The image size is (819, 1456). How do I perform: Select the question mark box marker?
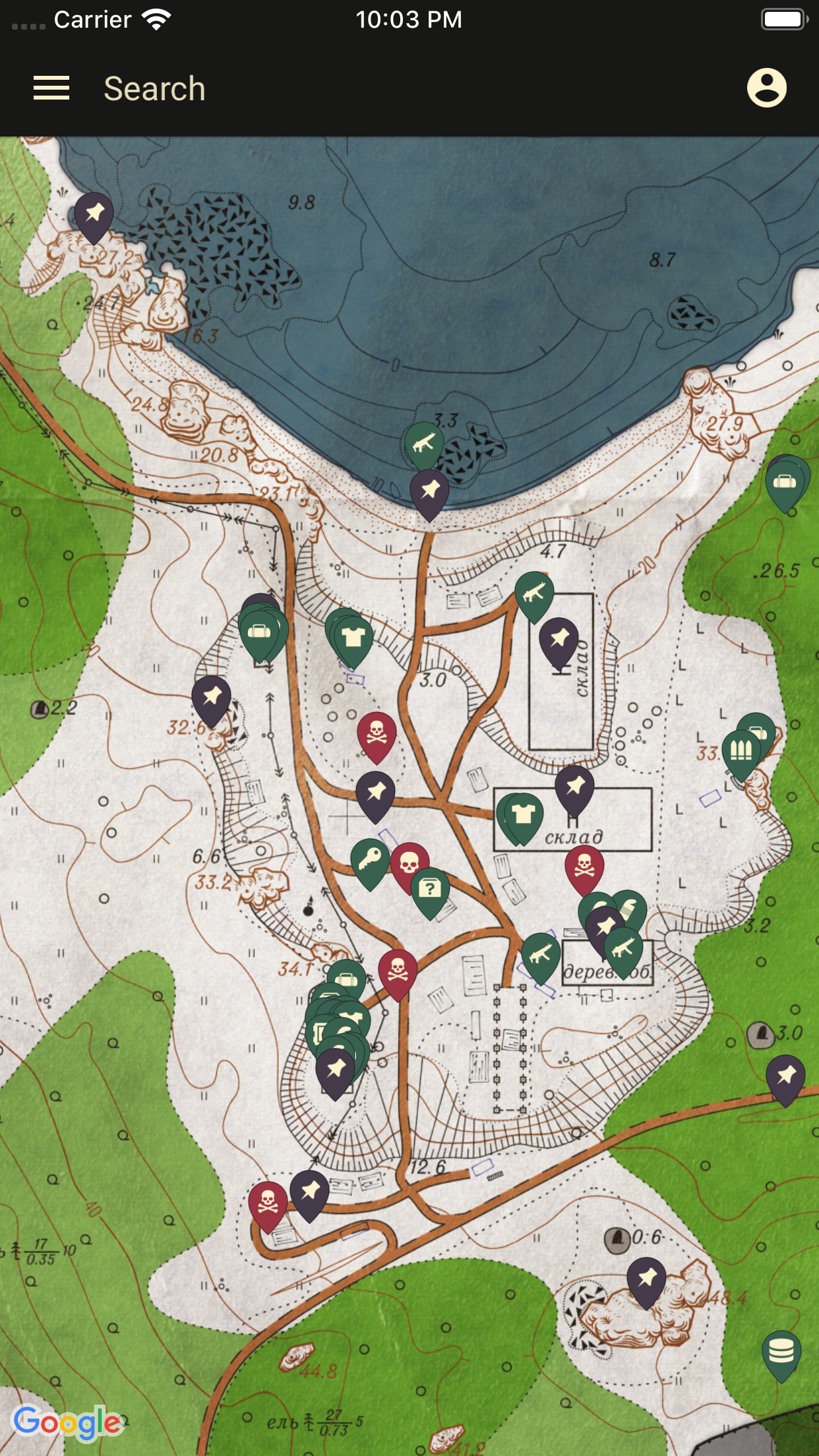click(x=430, y=889)
